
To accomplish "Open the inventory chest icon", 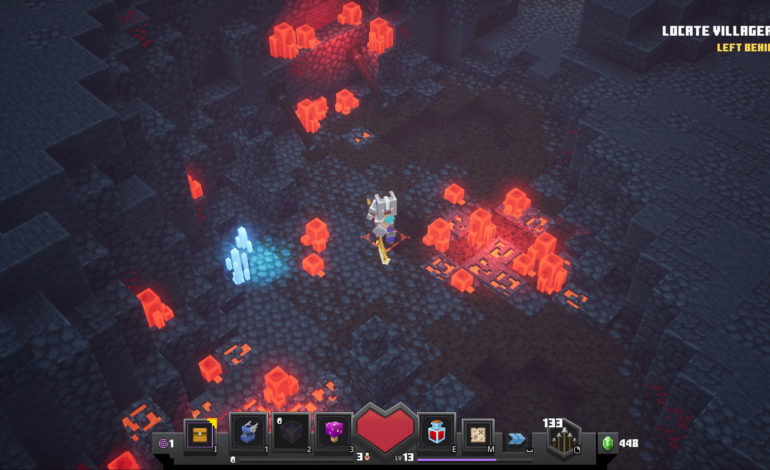I will 200,433.
